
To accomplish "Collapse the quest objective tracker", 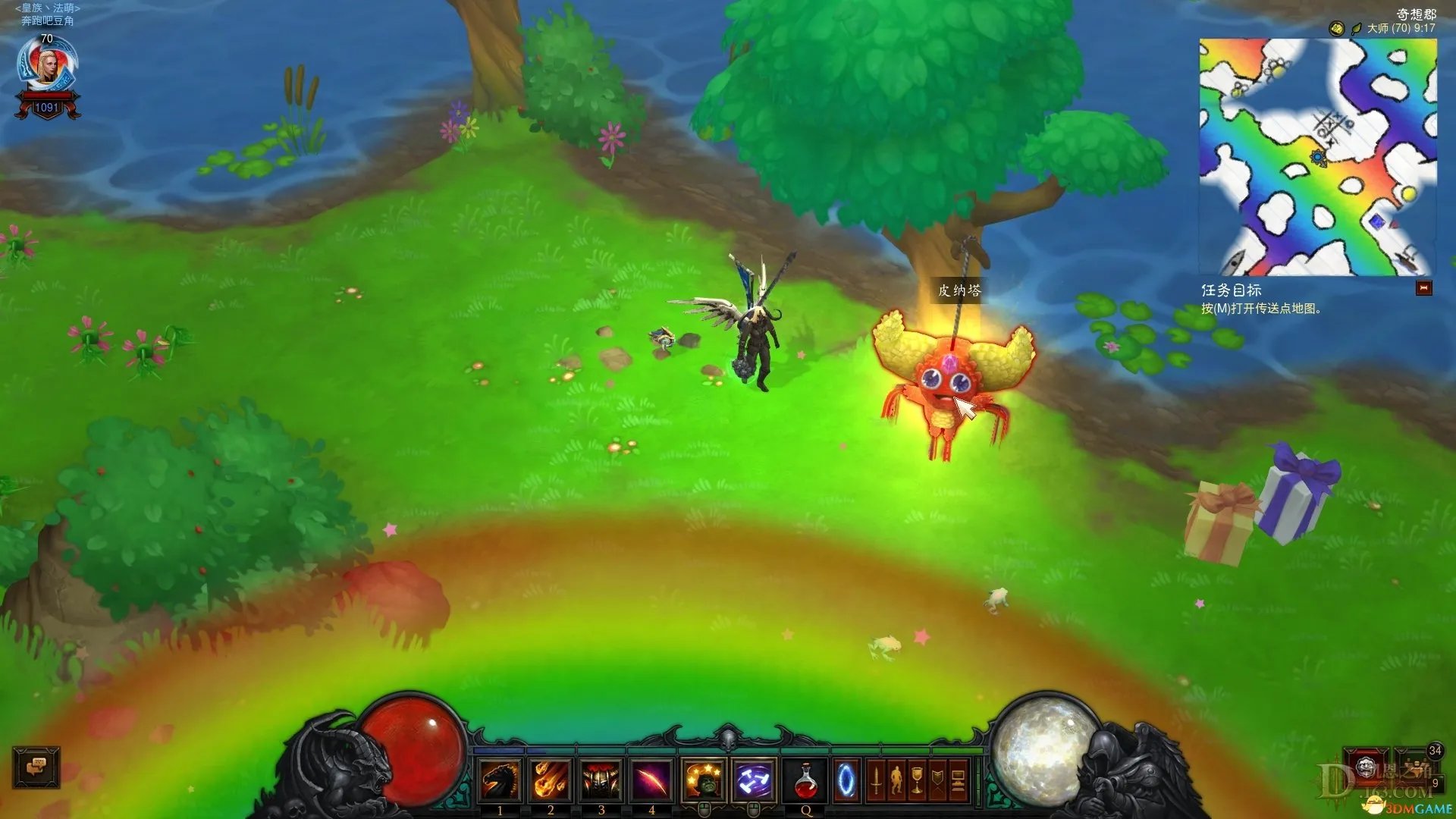I will [1423, 288].
